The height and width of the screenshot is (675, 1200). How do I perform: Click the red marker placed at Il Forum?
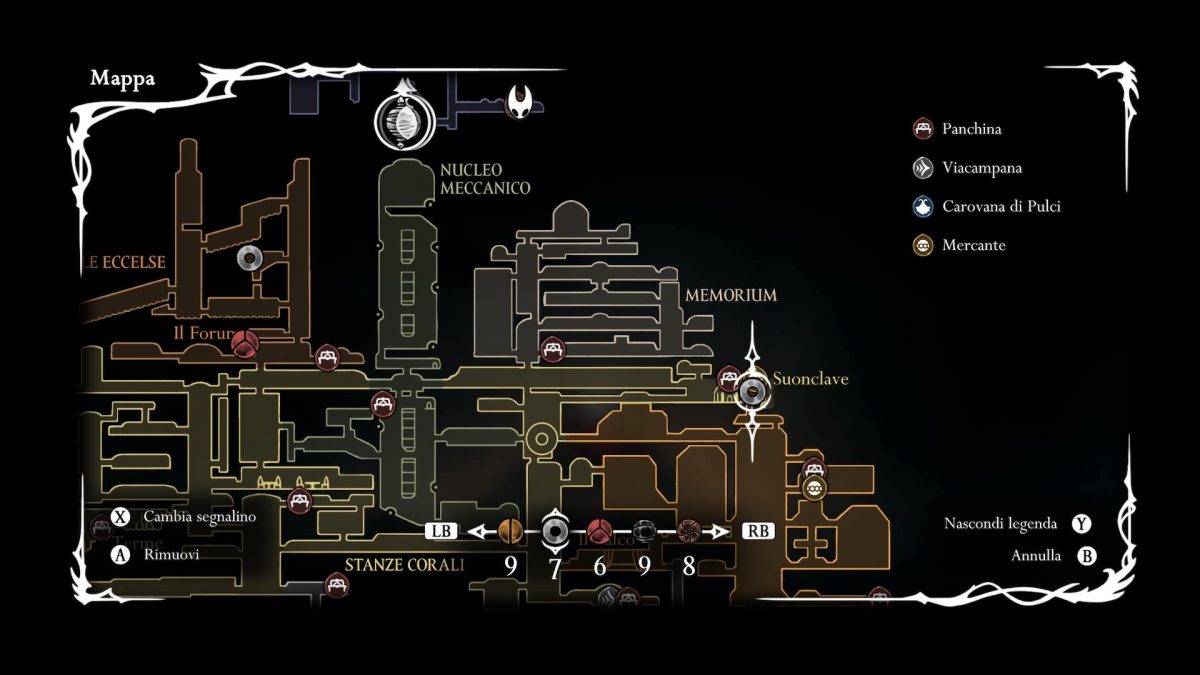[244, 345]
